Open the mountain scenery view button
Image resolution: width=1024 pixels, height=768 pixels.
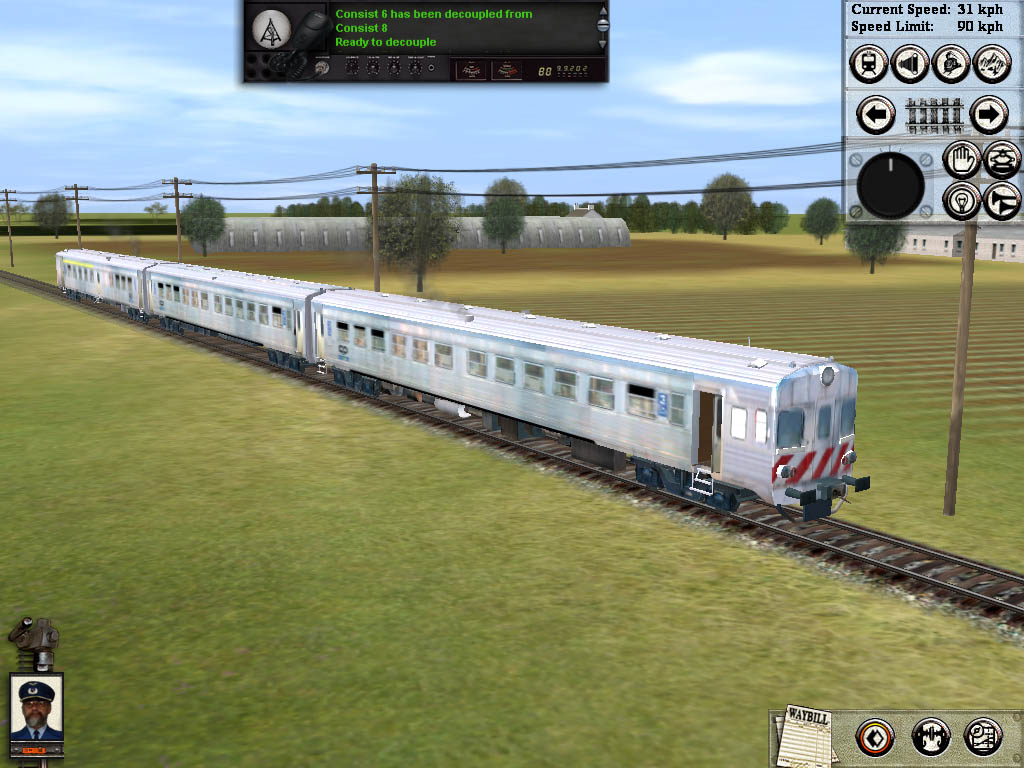tap(991, 64)
